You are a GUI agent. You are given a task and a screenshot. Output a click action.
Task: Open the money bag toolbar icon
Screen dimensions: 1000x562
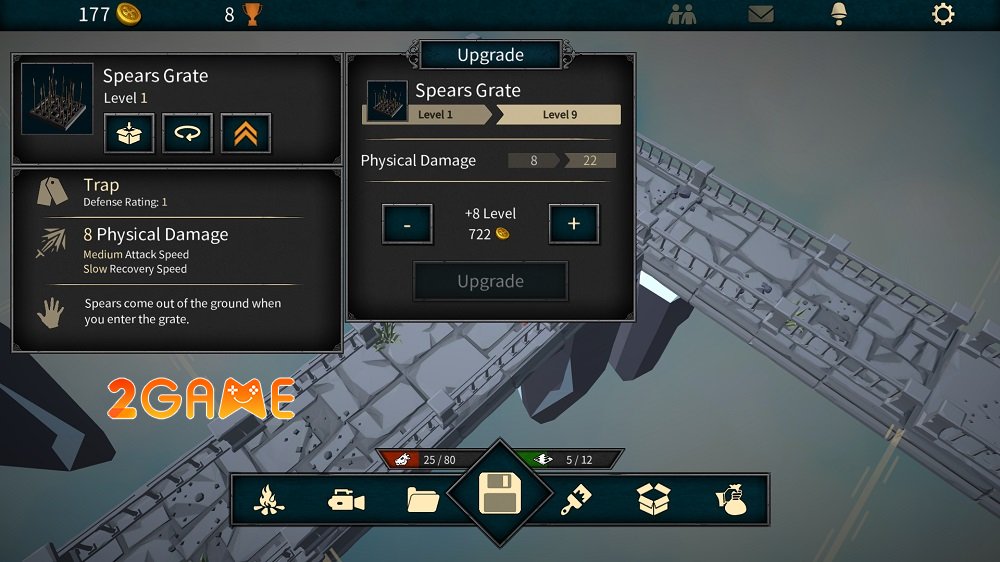click(x=731, y=500)
